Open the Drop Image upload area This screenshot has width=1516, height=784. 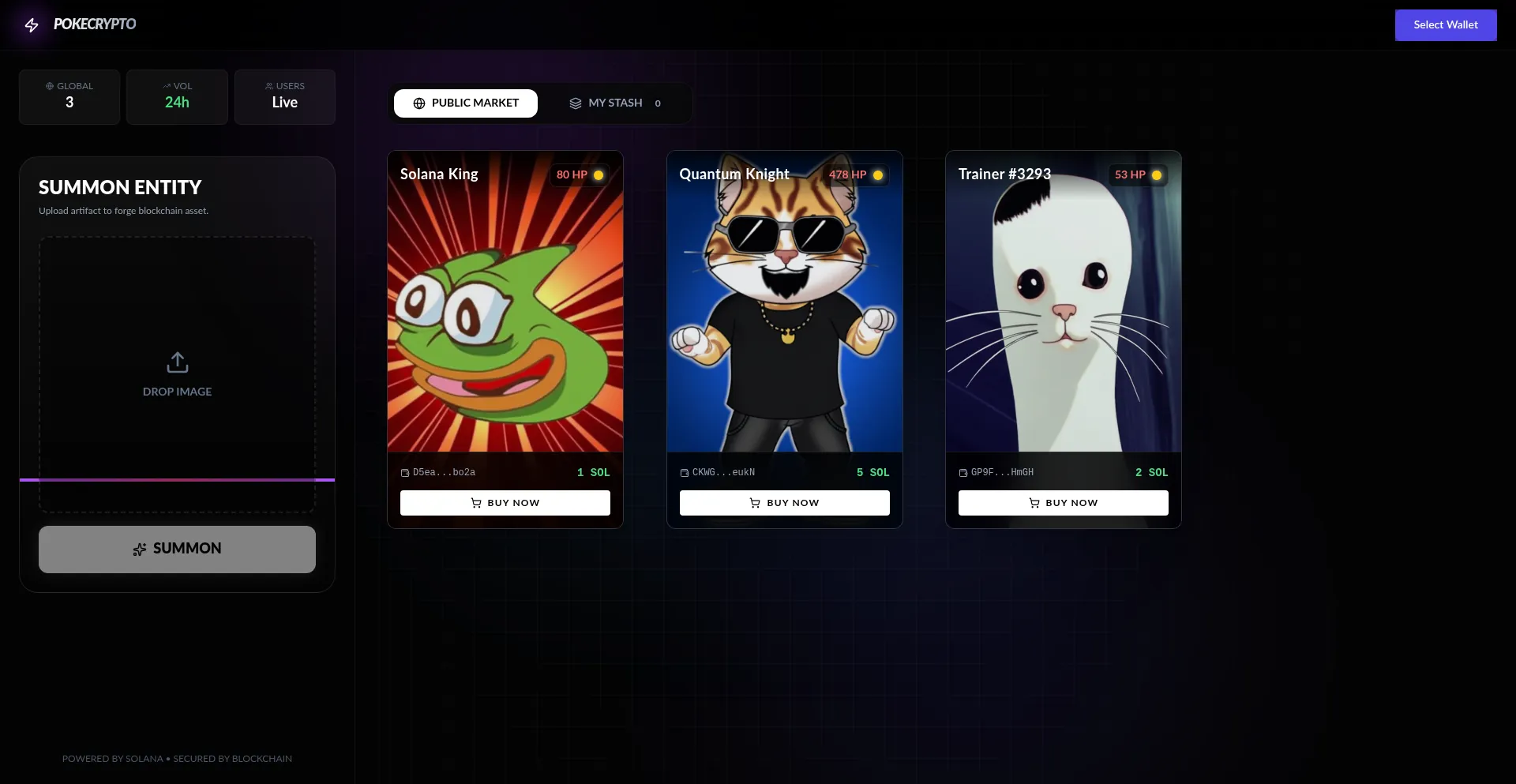[x=177, y=373]
